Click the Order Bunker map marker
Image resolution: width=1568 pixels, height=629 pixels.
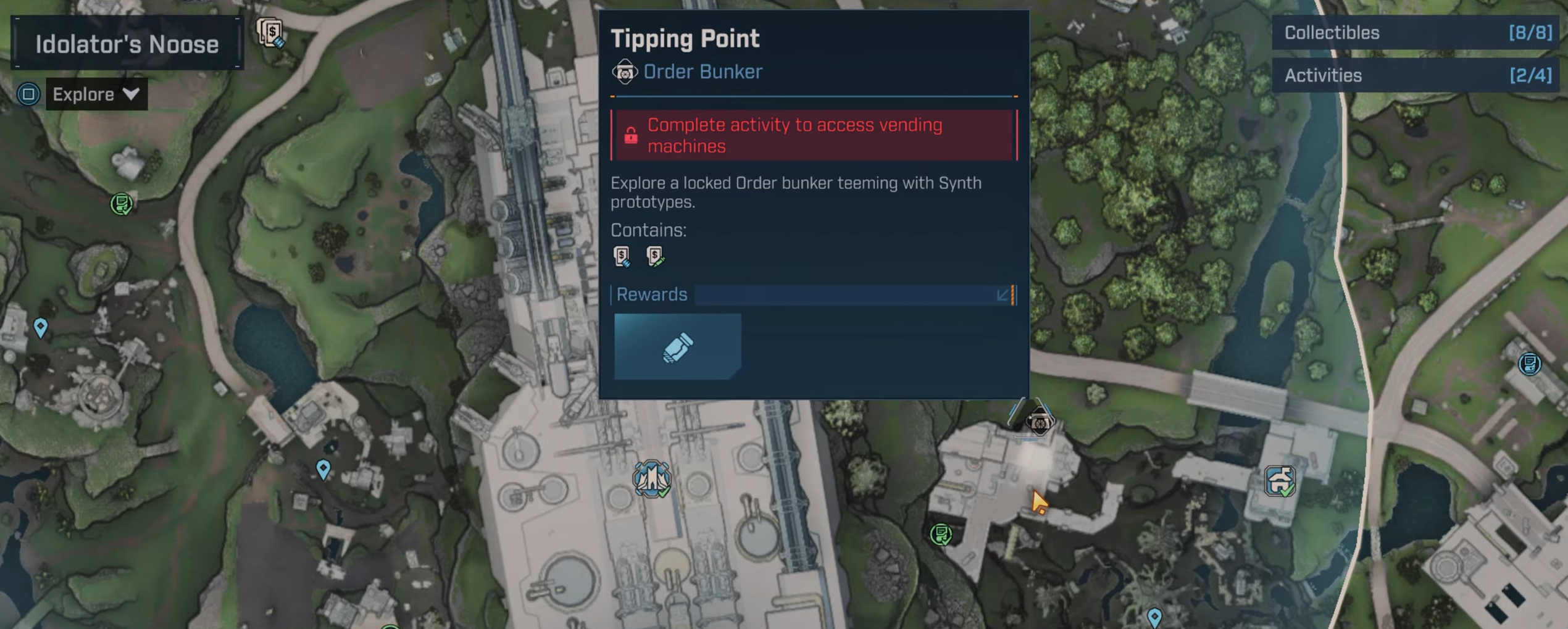tap(1039, 422)
